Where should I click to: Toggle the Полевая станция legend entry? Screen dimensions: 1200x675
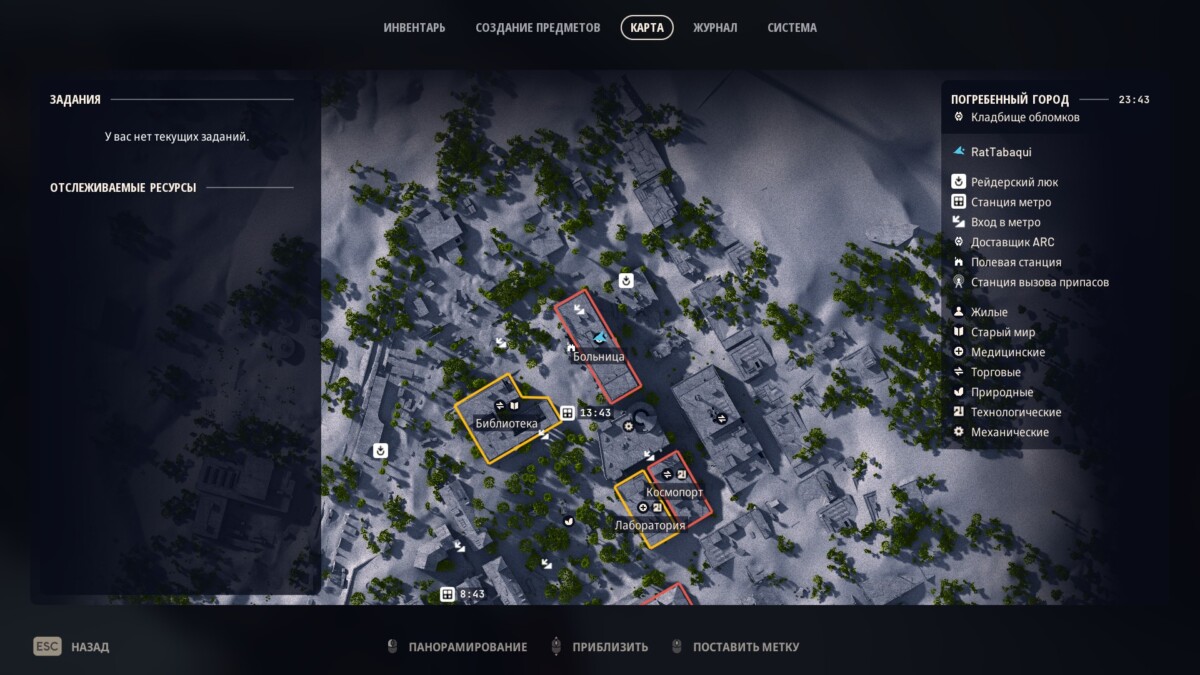(1015, 262)
